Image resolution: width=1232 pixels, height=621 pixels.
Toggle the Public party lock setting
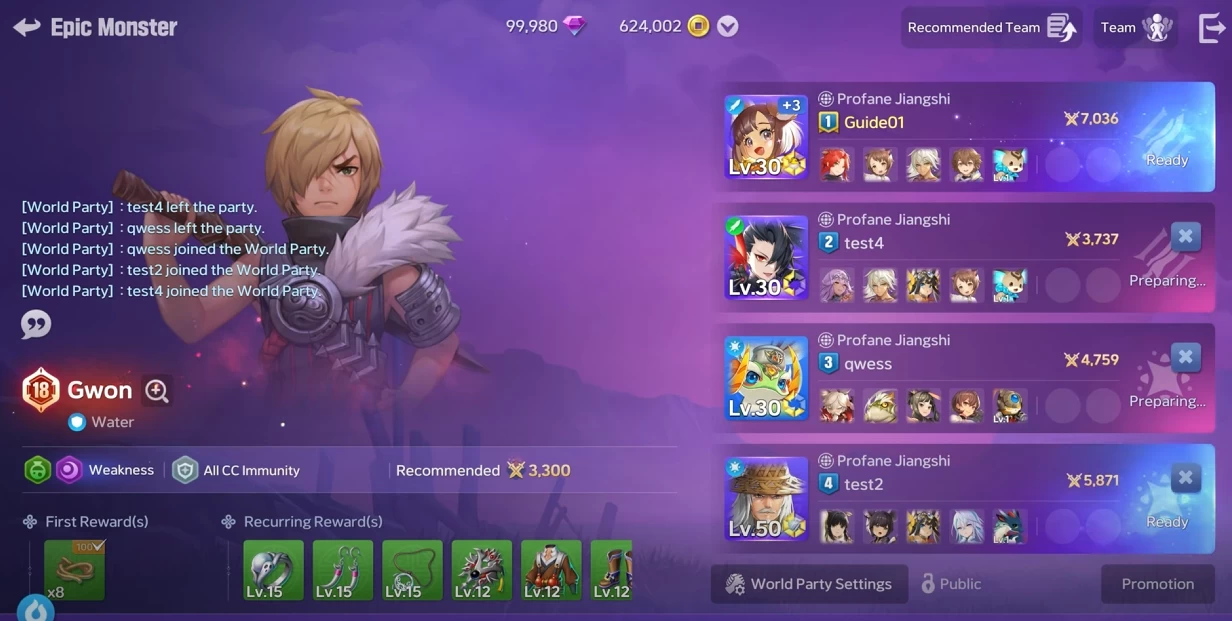click(950, 584)
